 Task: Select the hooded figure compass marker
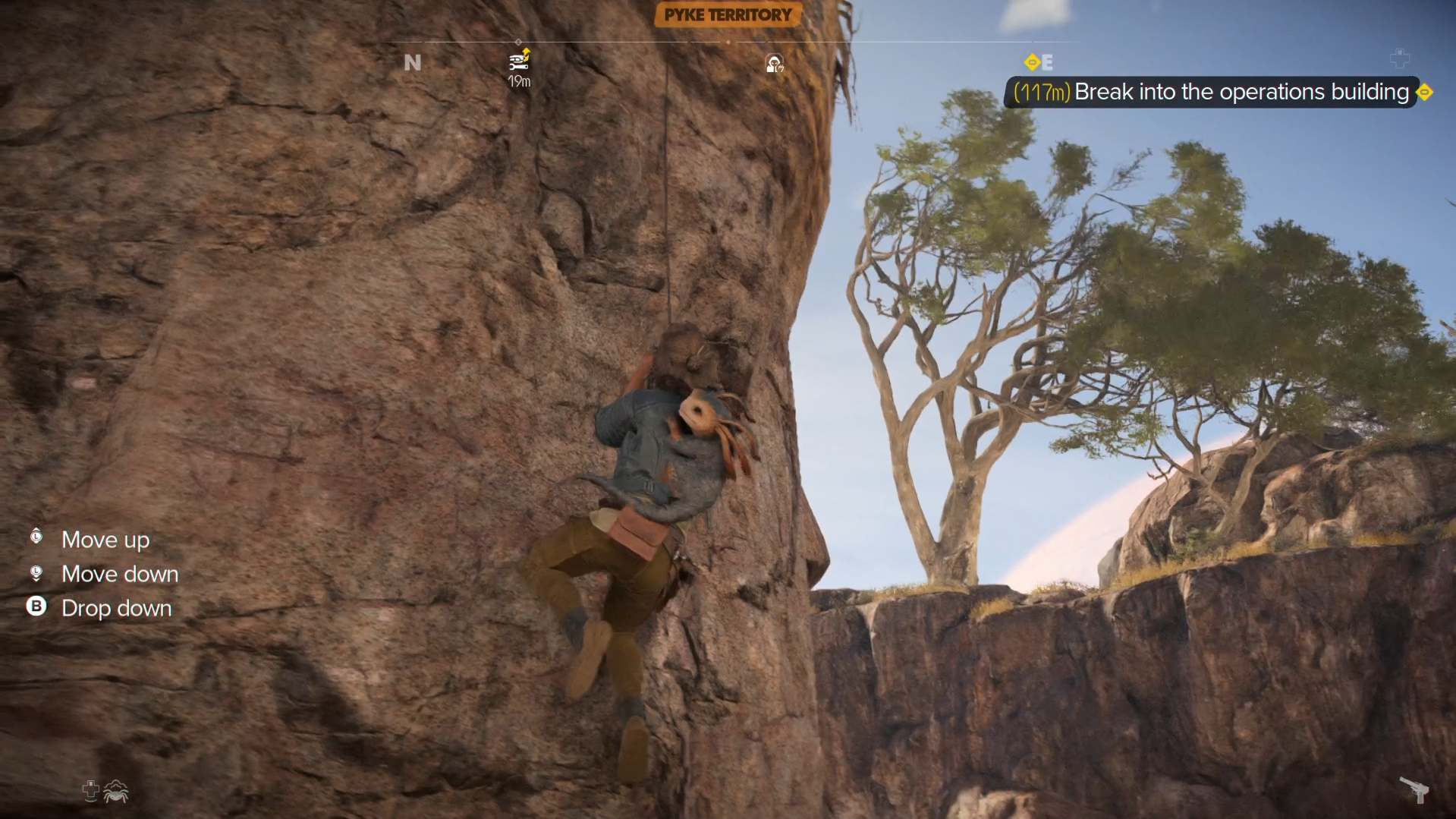[774, 64]
